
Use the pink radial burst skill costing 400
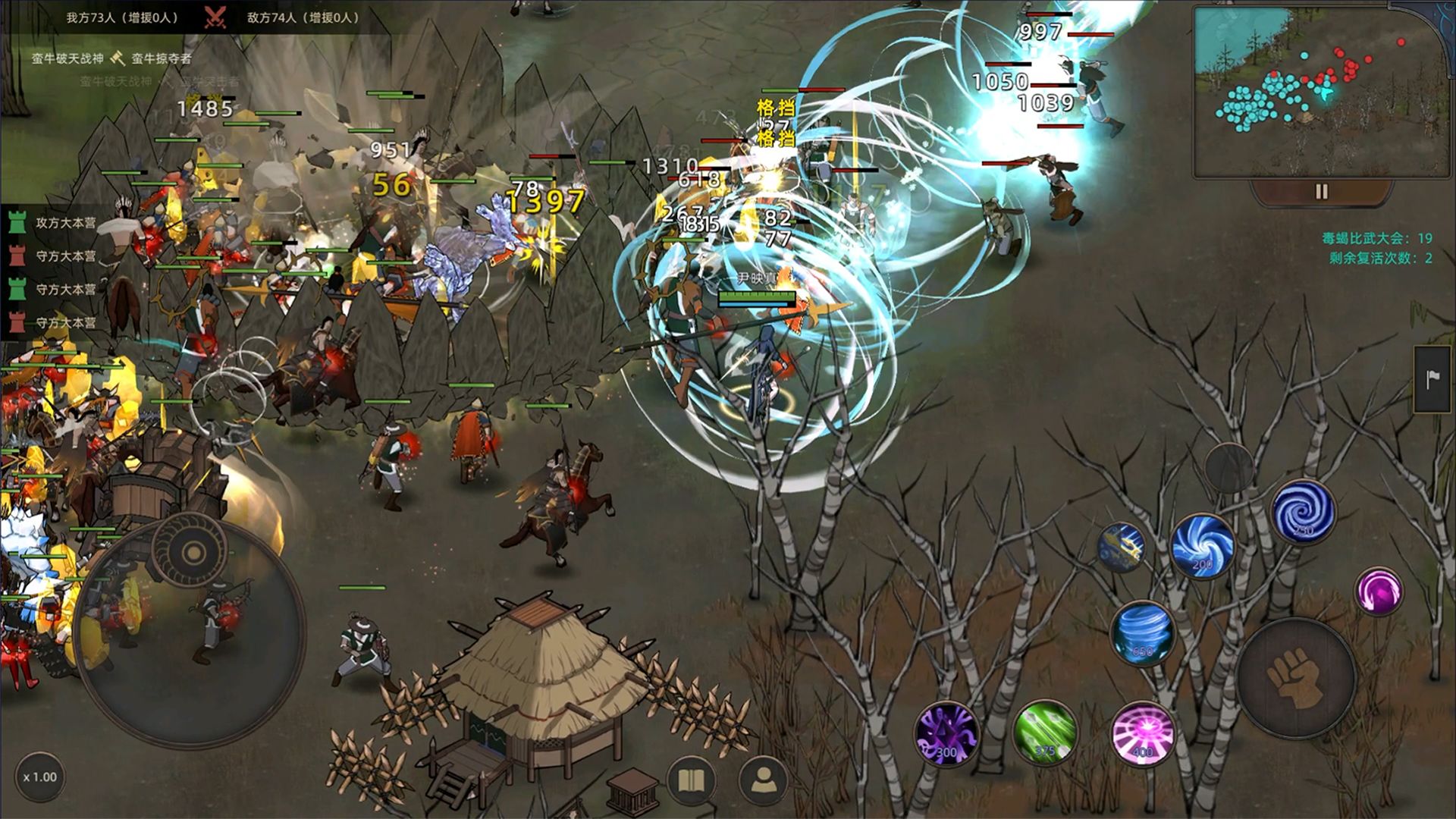(x=1142, y=733)
